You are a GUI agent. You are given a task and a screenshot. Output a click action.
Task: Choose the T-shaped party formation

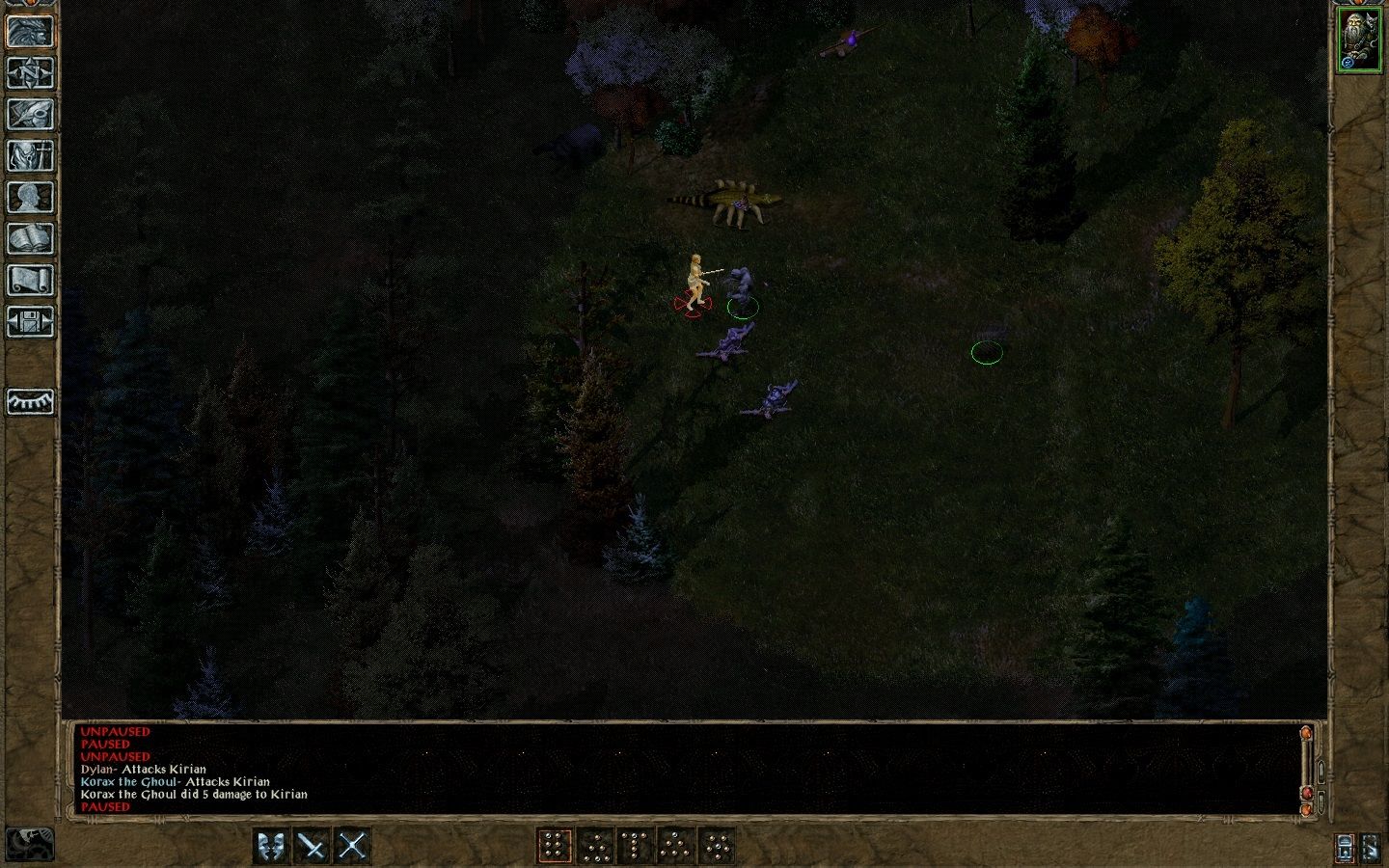click(x=637, y=844)
